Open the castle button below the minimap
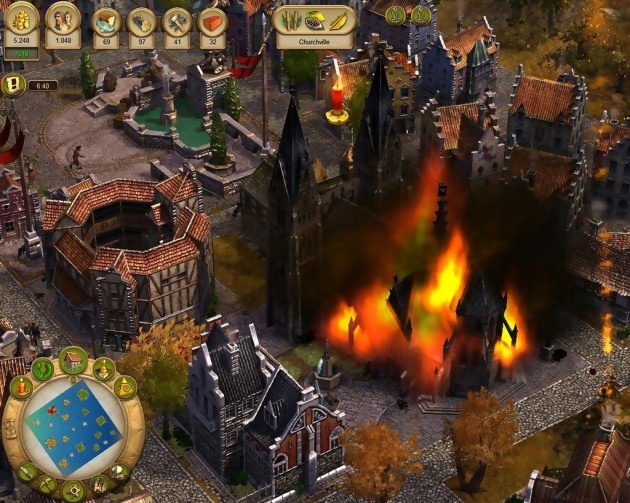This screenshot has height=503, width=630. (x=99, y=485)
